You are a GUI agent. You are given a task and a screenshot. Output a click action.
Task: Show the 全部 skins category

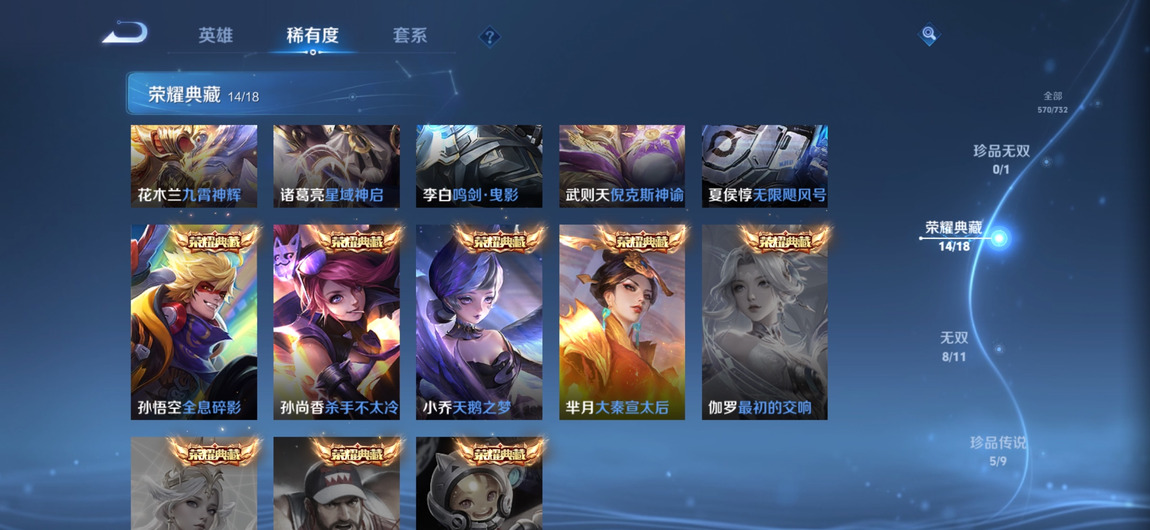[x=1052, y=102]
